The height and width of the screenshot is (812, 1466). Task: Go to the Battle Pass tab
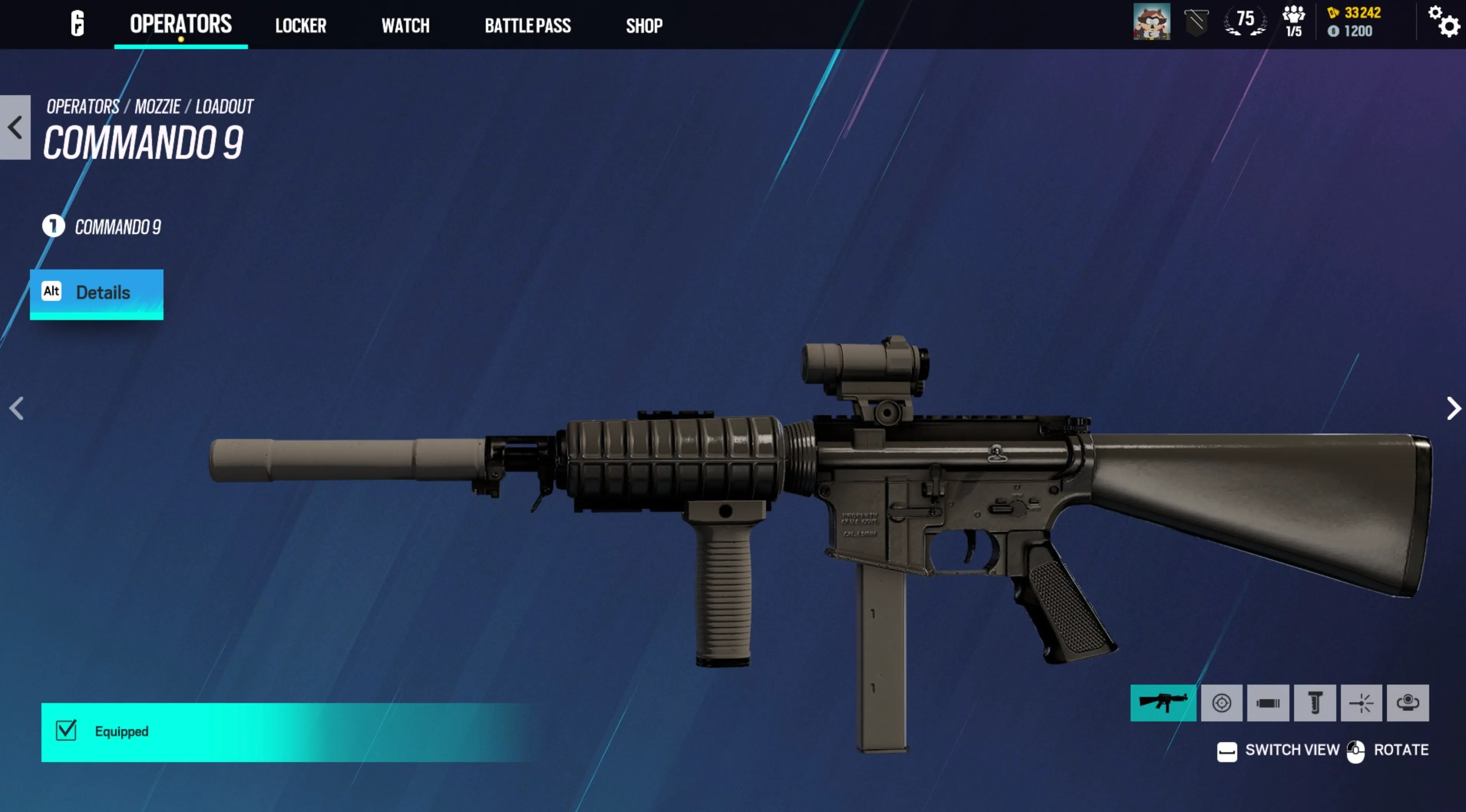[x=528, y=26]
